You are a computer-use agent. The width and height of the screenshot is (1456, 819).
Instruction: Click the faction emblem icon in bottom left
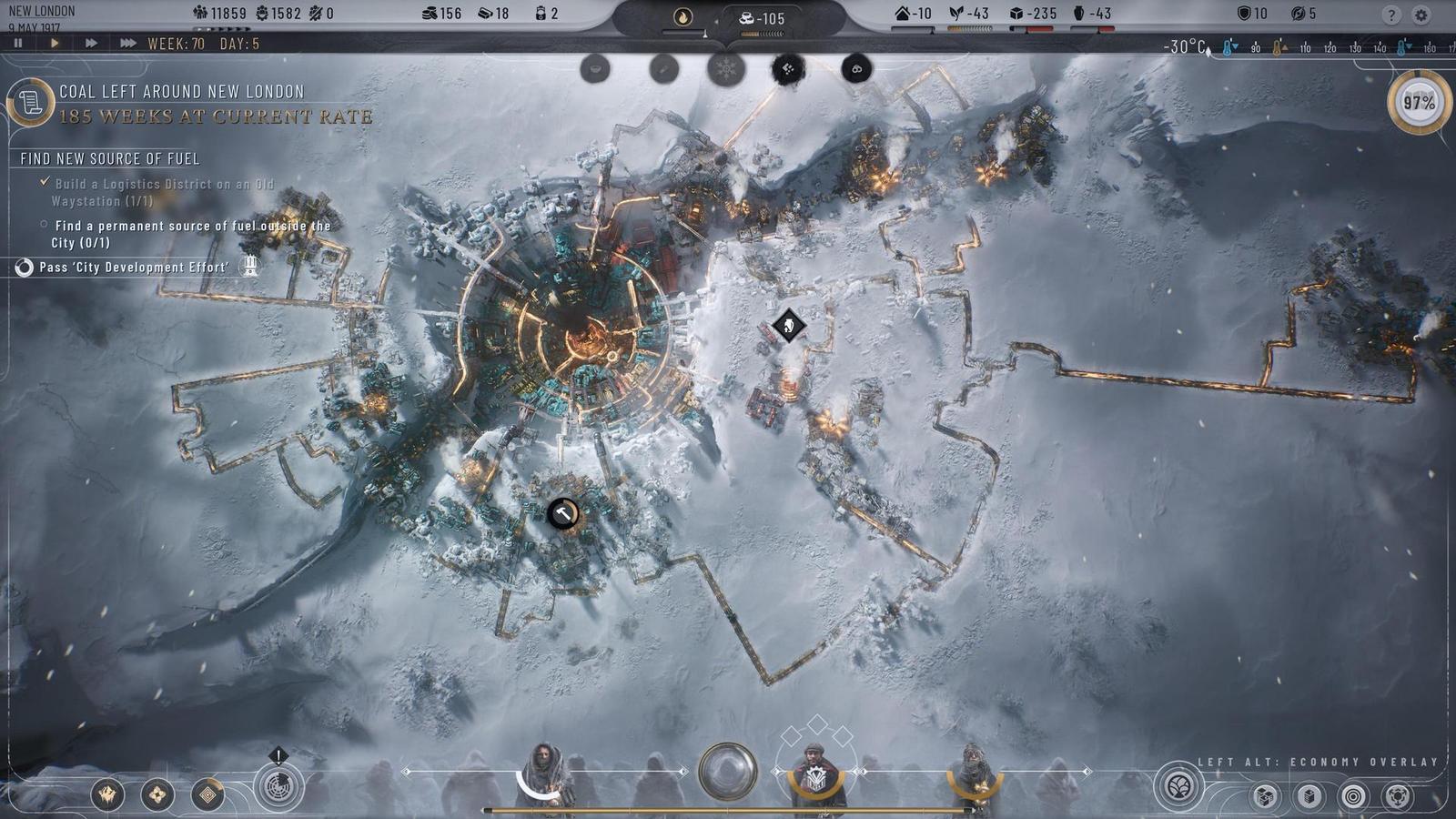point(106,794)
